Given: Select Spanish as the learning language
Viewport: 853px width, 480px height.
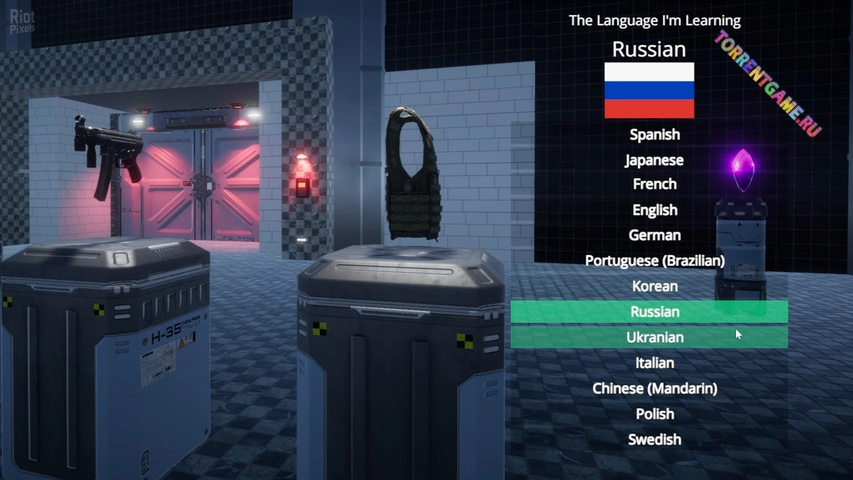Looking at the screenshot, I should pos(654,134).
